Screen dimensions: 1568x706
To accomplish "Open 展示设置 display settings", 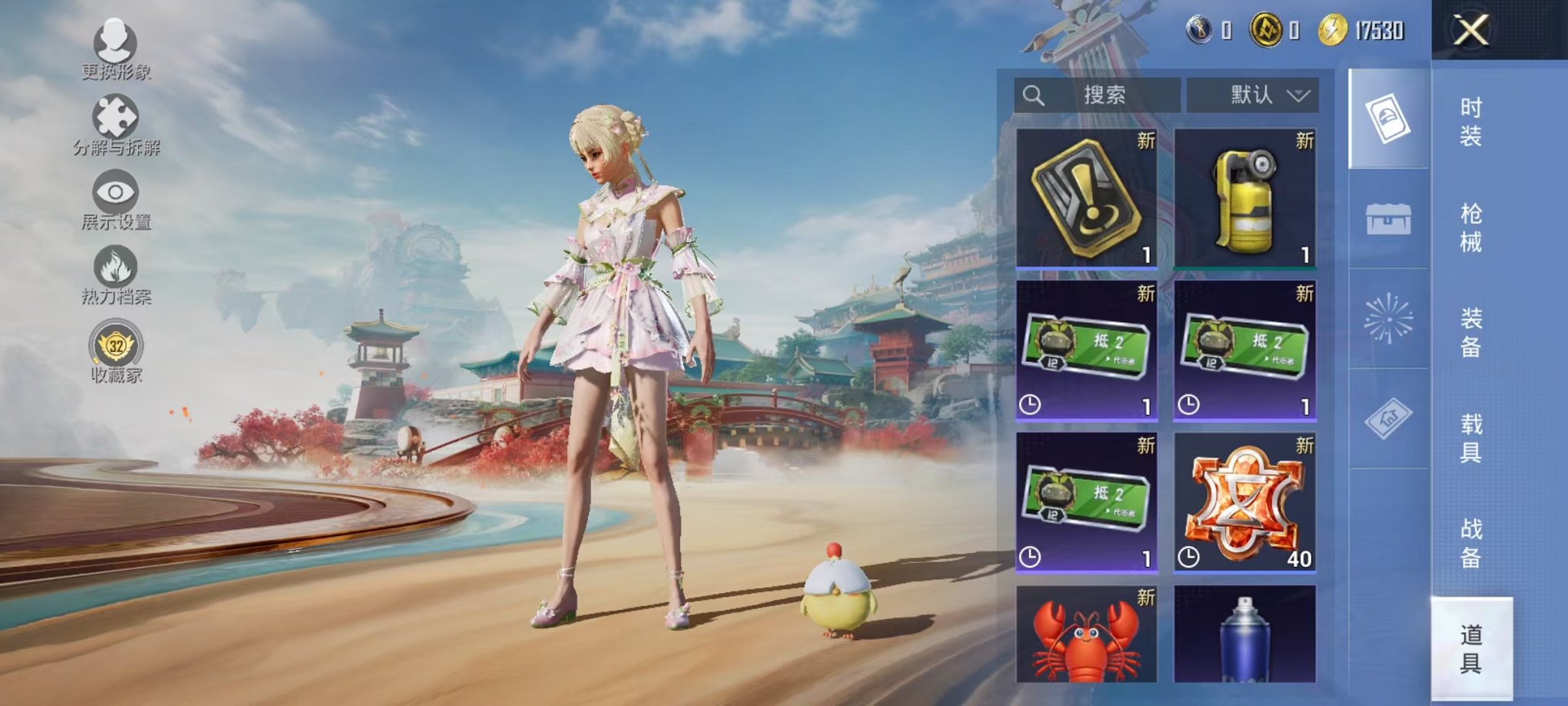I will pos(114,192).
